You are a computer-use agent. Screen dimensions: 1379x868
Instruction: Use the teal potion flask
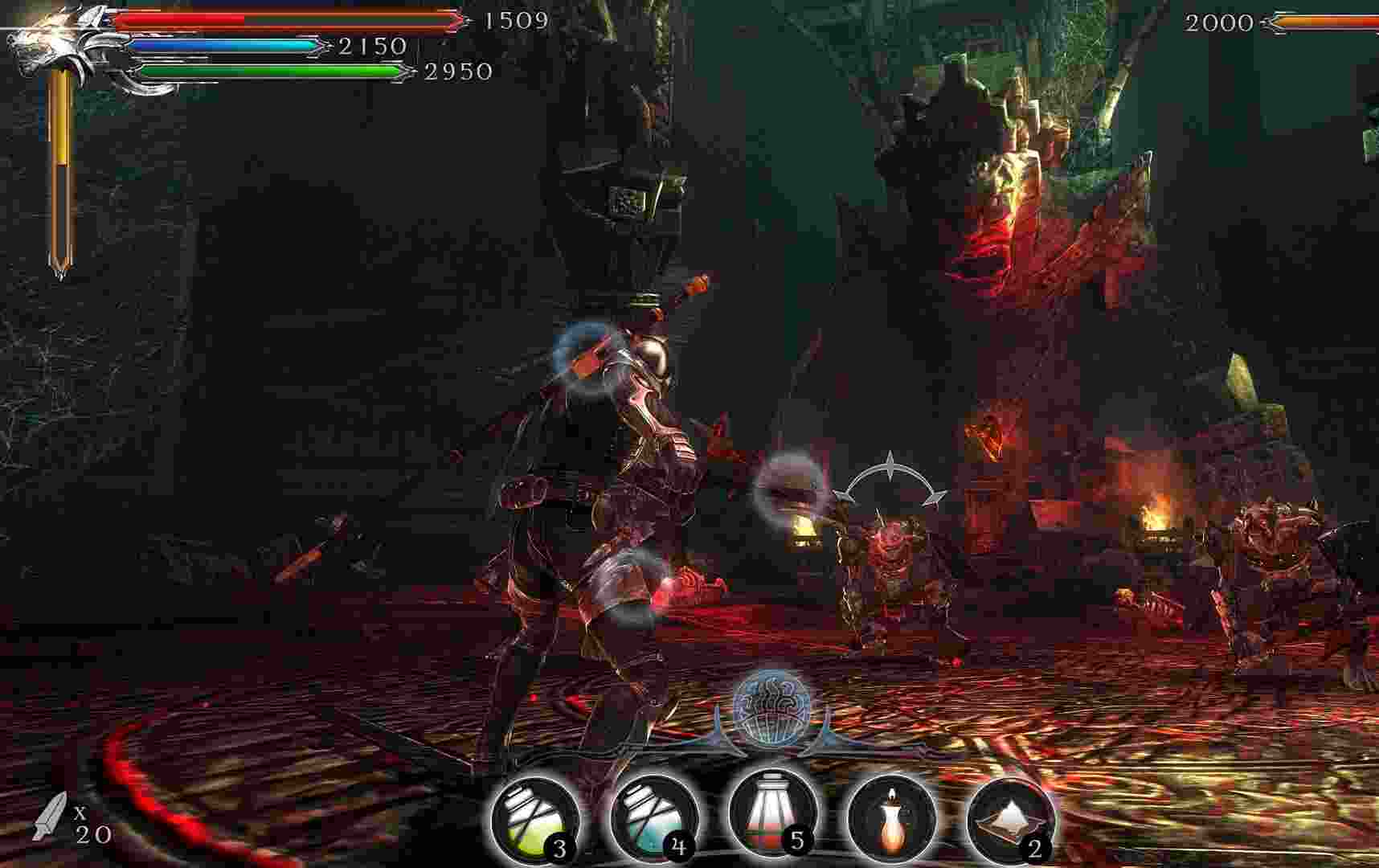pyautogui.click(x=653, y=819)
